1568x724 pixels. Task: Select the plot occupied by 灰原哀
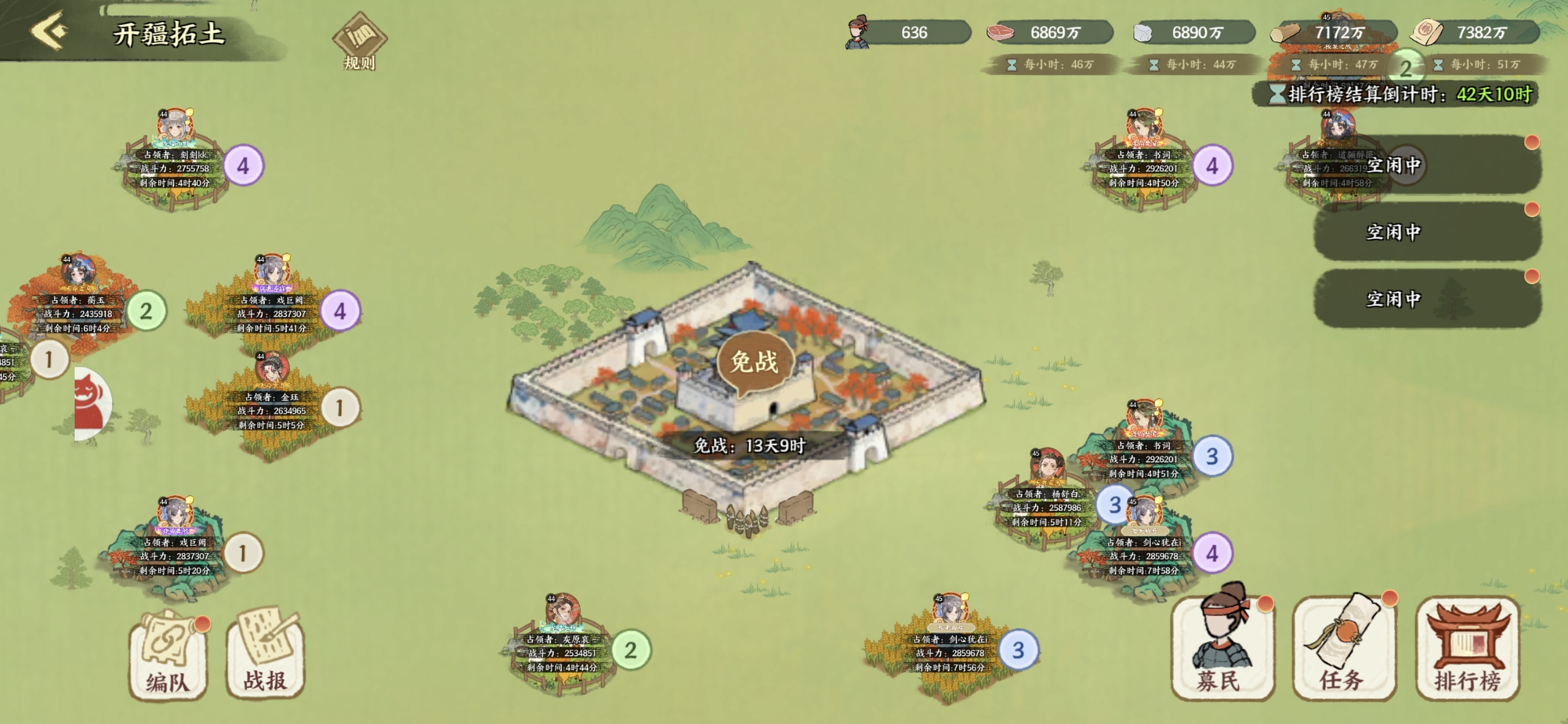click(560, 652)
